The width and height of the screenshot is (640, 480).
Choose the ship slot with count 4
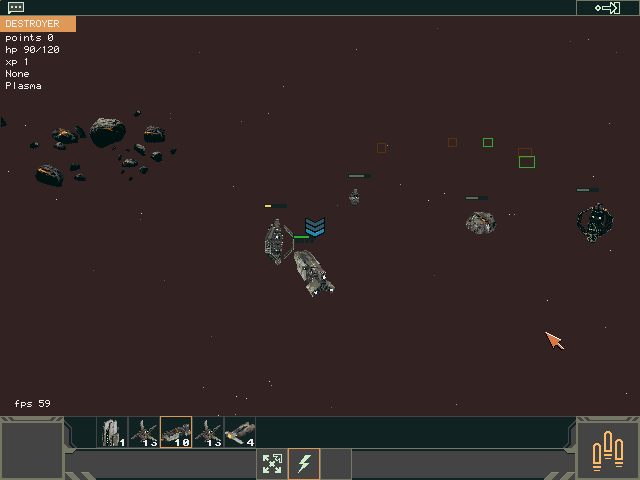(240, 432)
